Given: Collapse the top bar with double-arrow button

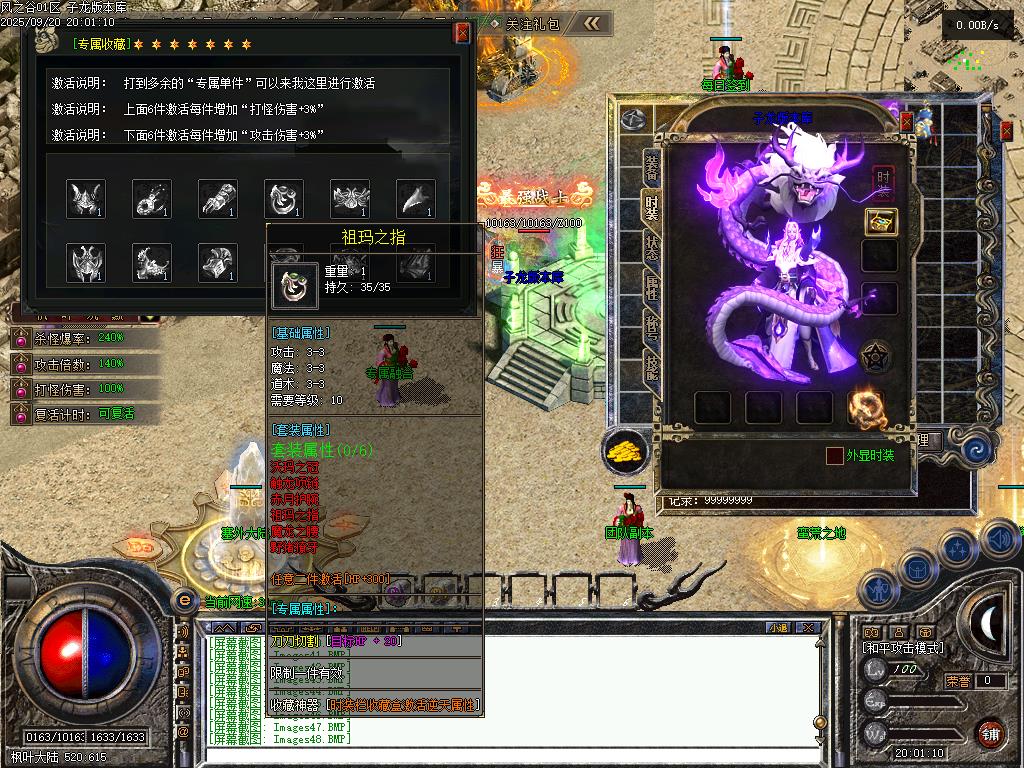Looking at the screenshot, I should (x=593, y=23).
